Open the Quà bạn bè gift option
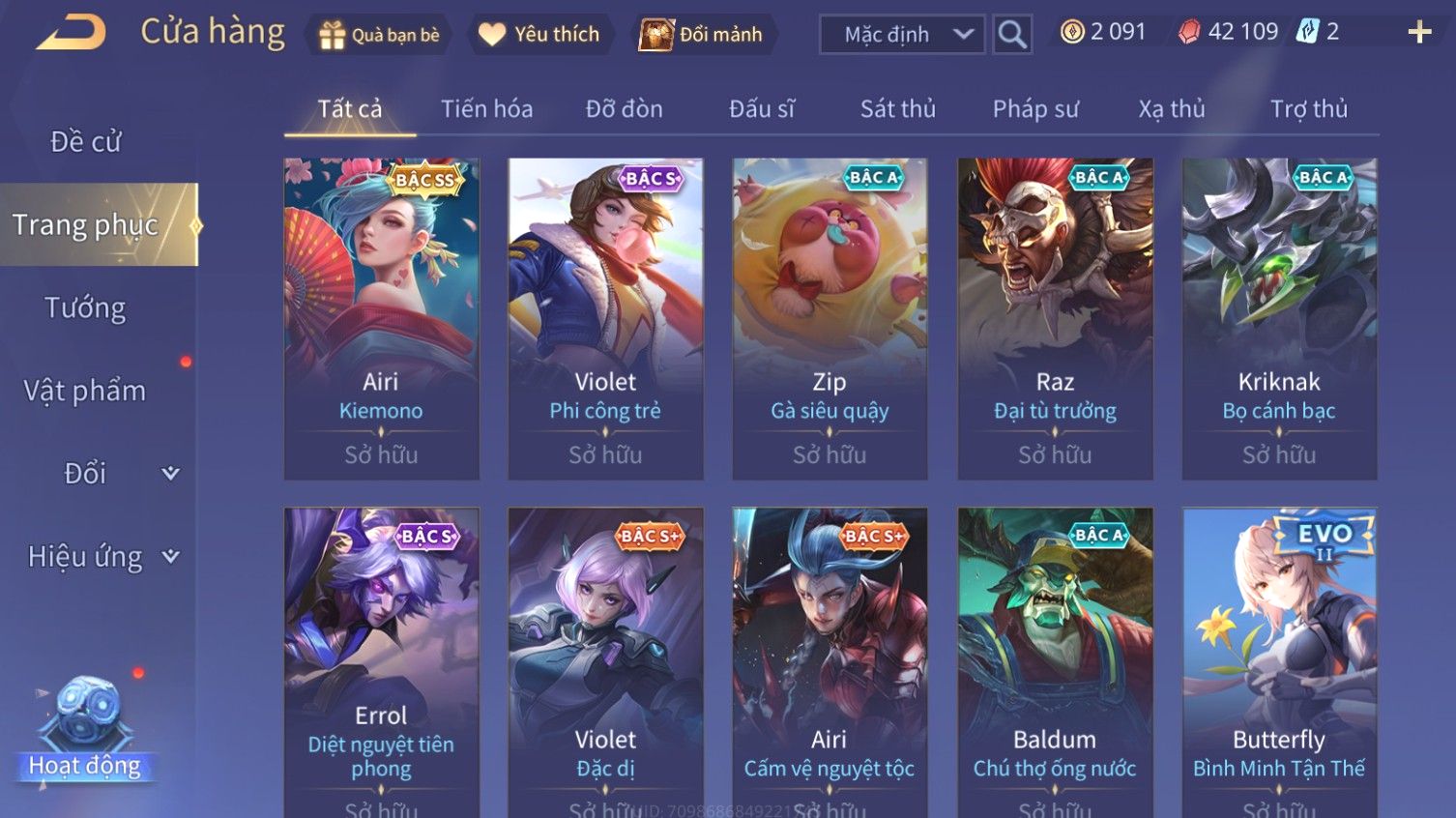 tap(379, 35)
